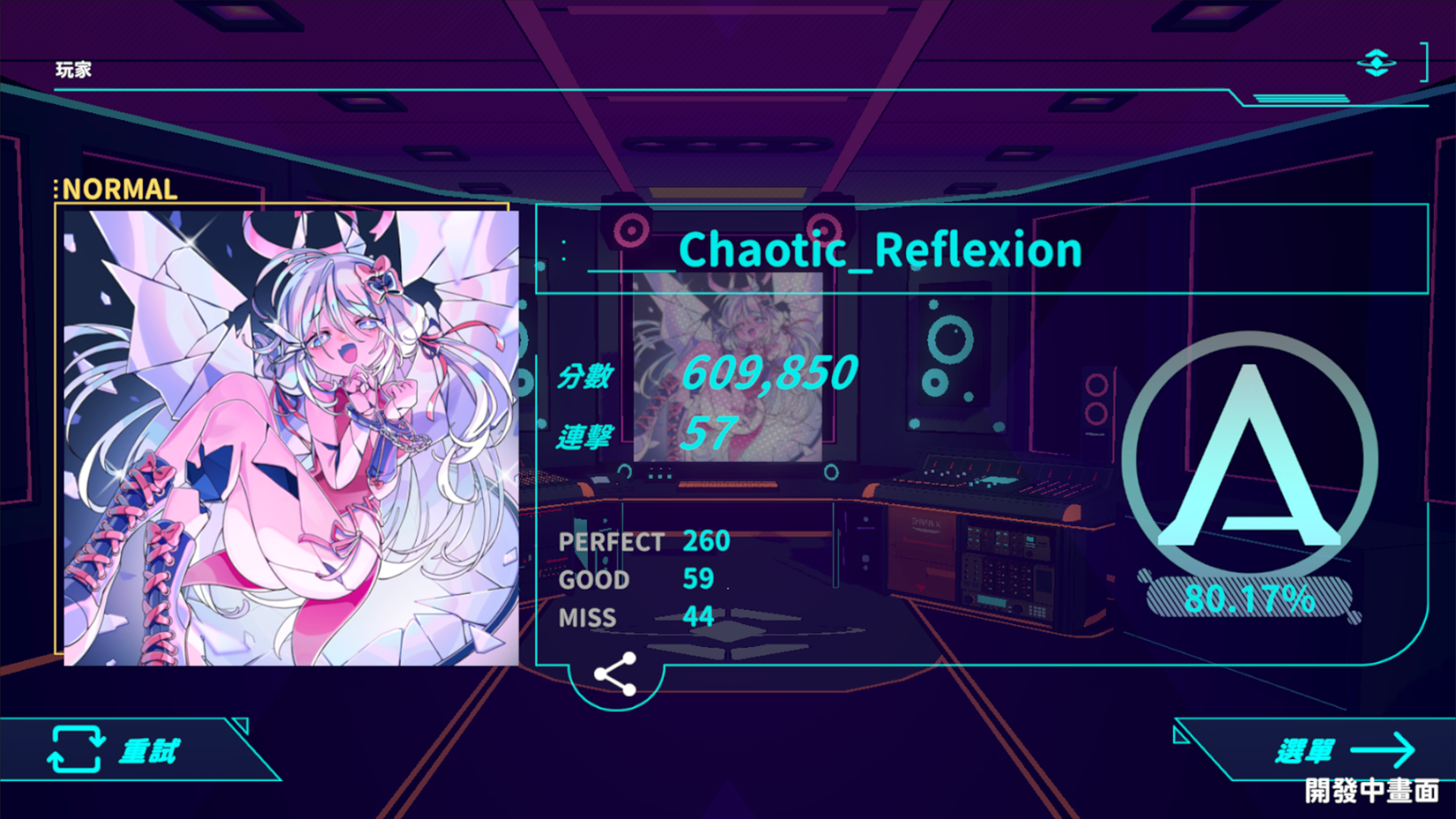The image size is (1456, 819).
Task: Toggle the MISS judgment count display
Action: pos(635,618)
